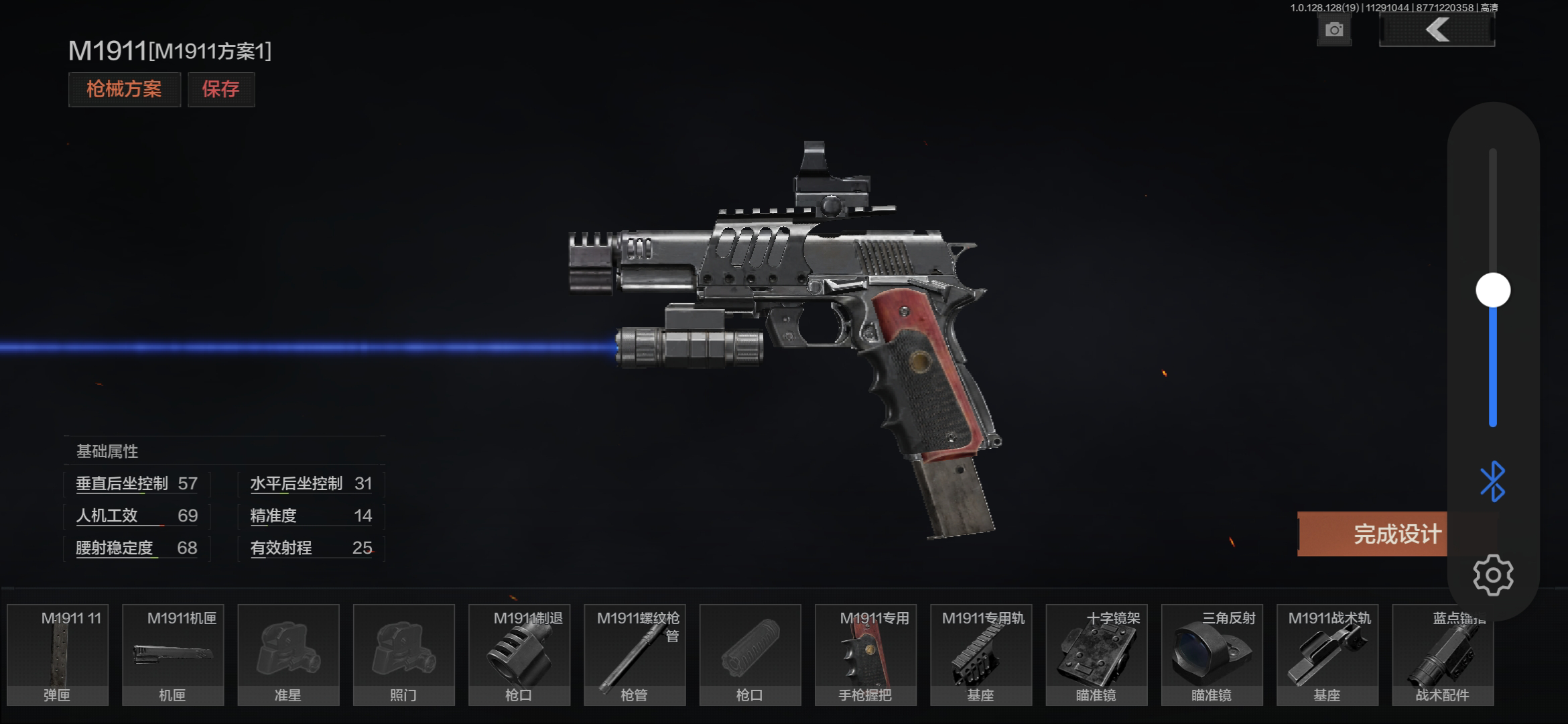Choose the M1911螺纹枪管 barrel slot
Image resolution: width=1568 pixels, height=724 pixels.
pyautogui.click(x=635, y=655)
